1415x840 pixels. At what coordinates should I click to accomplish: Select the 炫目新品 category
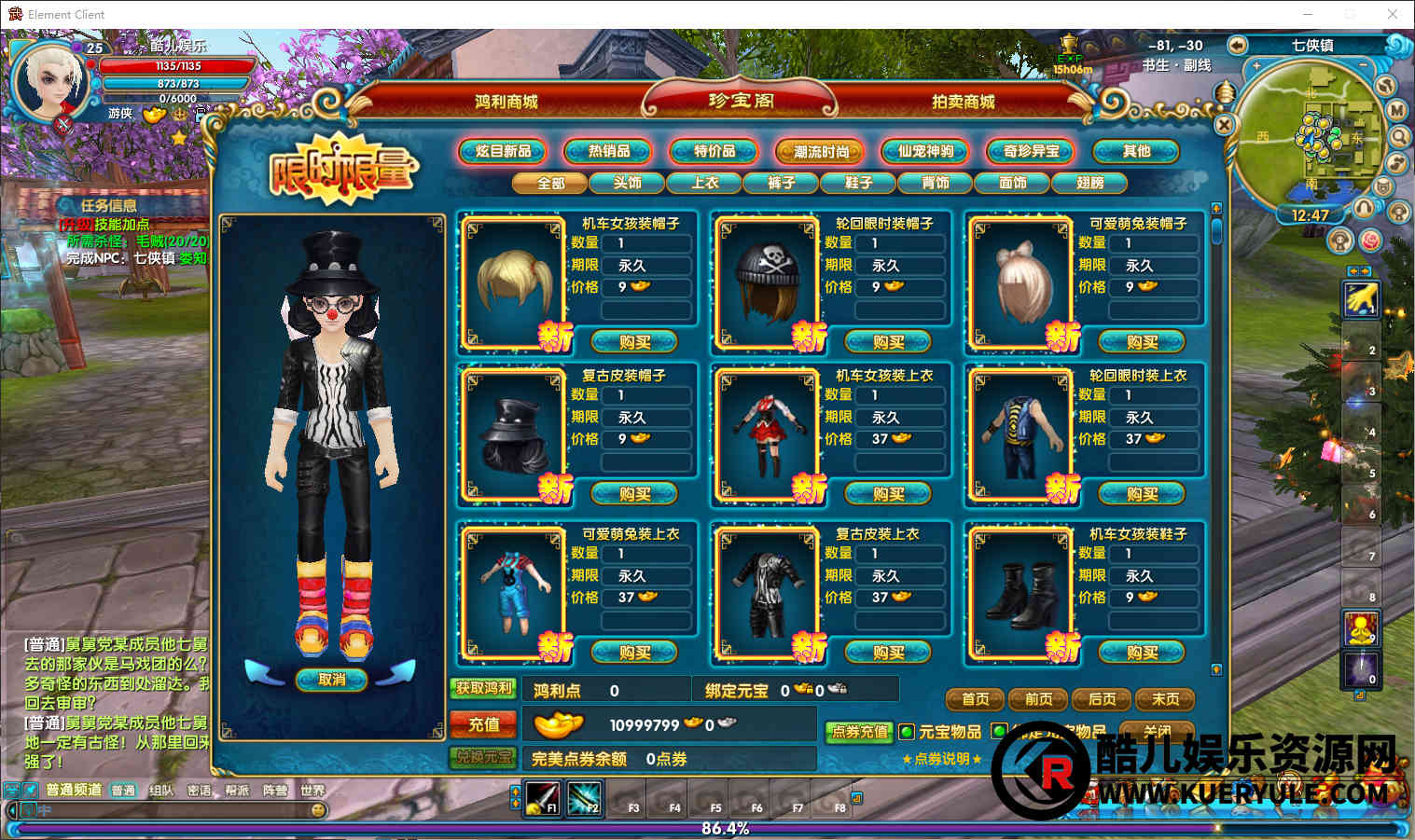point(503,151)
